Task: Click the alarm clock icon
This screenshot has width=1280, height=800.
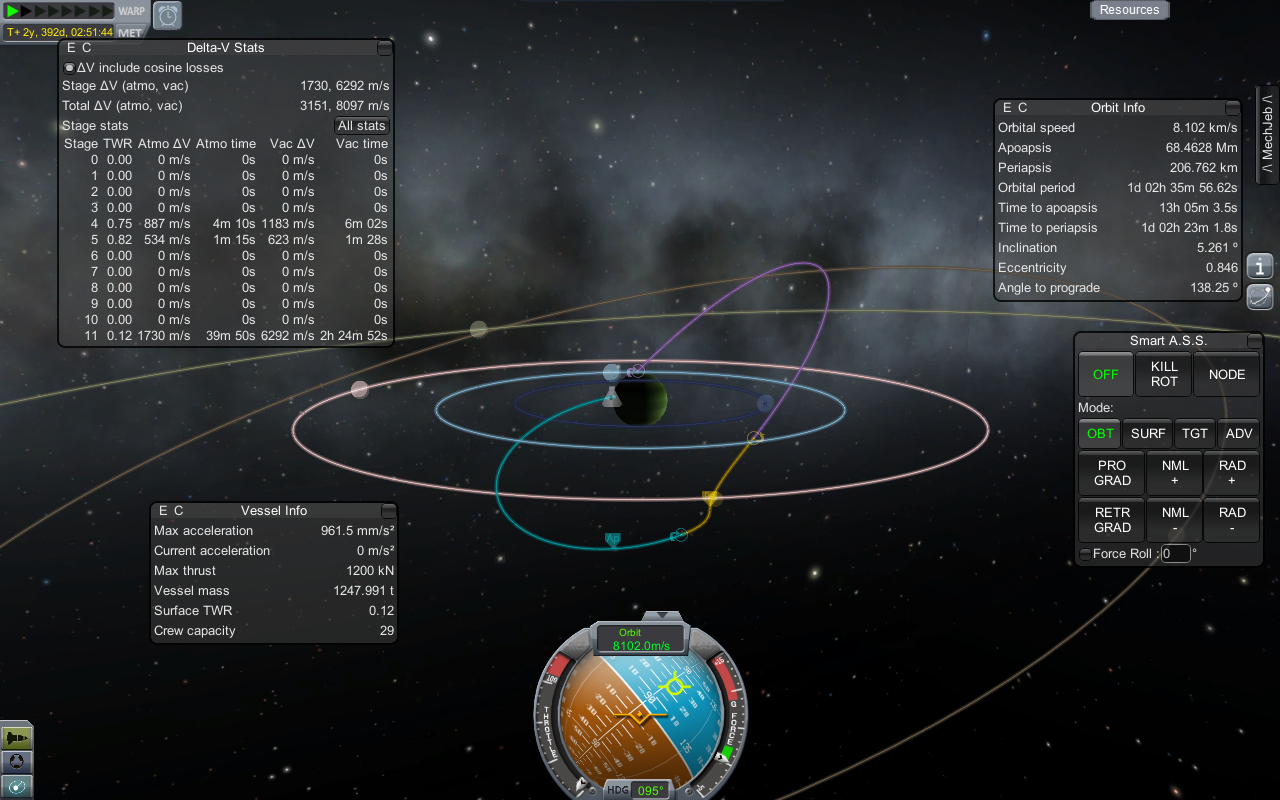Action: coord(167,15)
